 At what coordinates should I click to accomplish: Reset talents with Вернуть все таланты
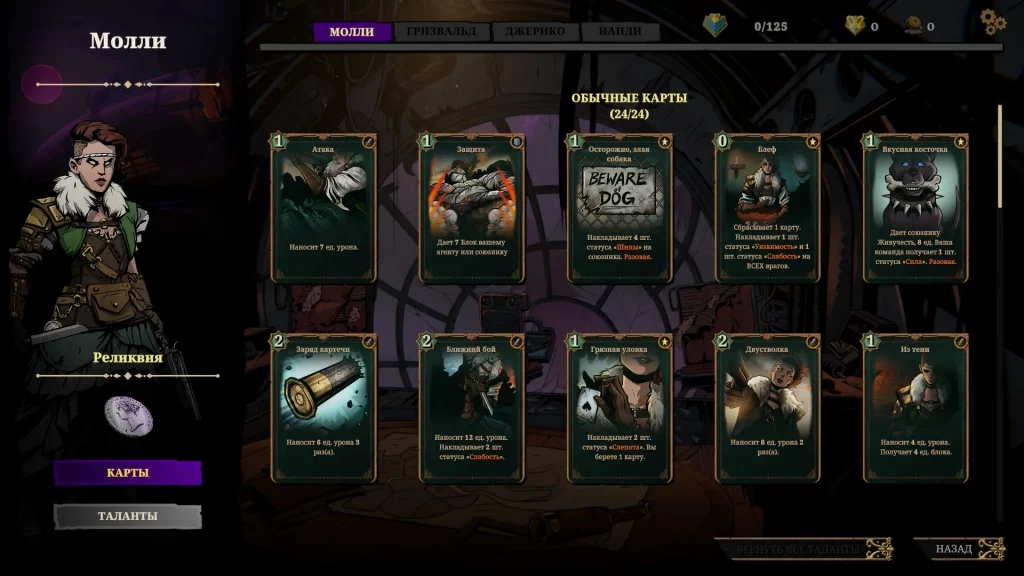point(802,549)
